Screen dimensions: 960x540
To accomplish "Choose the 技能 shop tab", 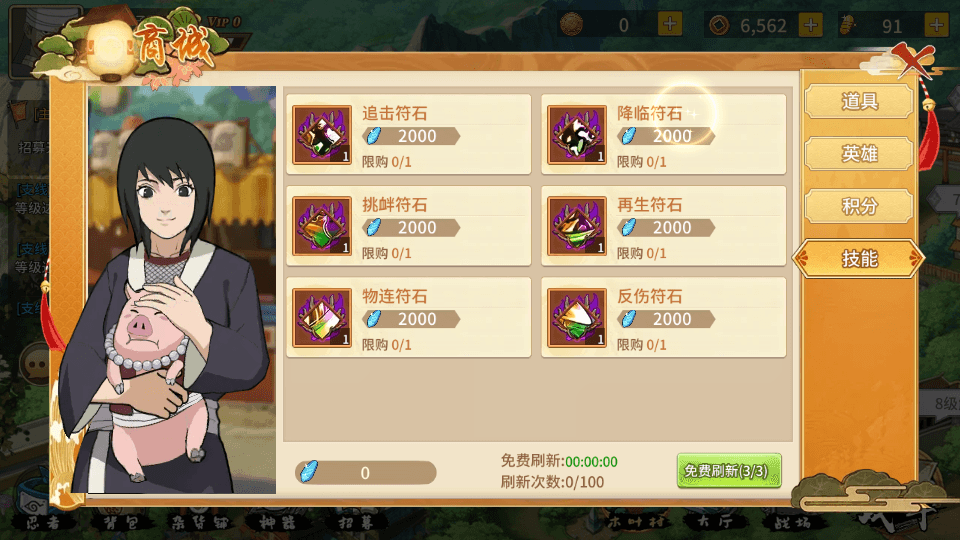I will pos(859,259).
